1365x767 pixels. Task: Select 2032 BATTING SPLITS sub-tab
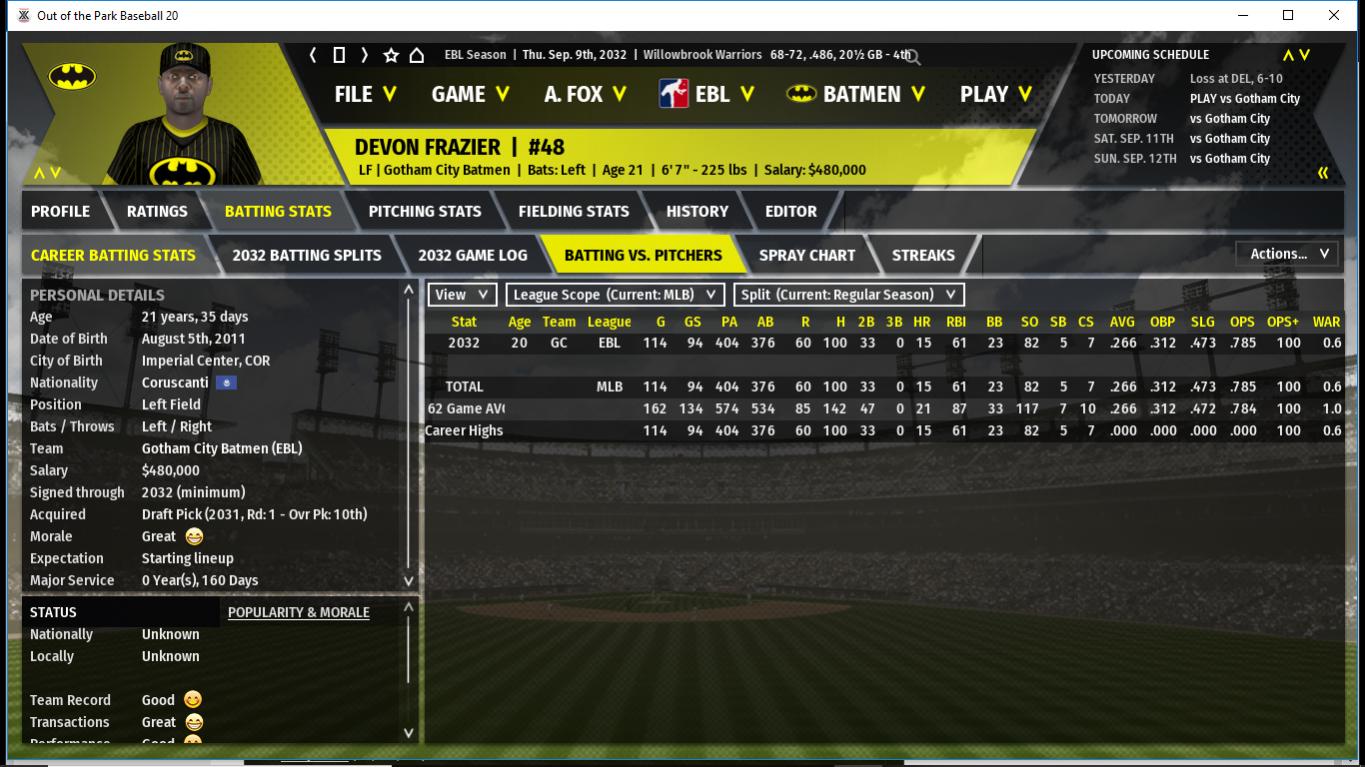307,255
